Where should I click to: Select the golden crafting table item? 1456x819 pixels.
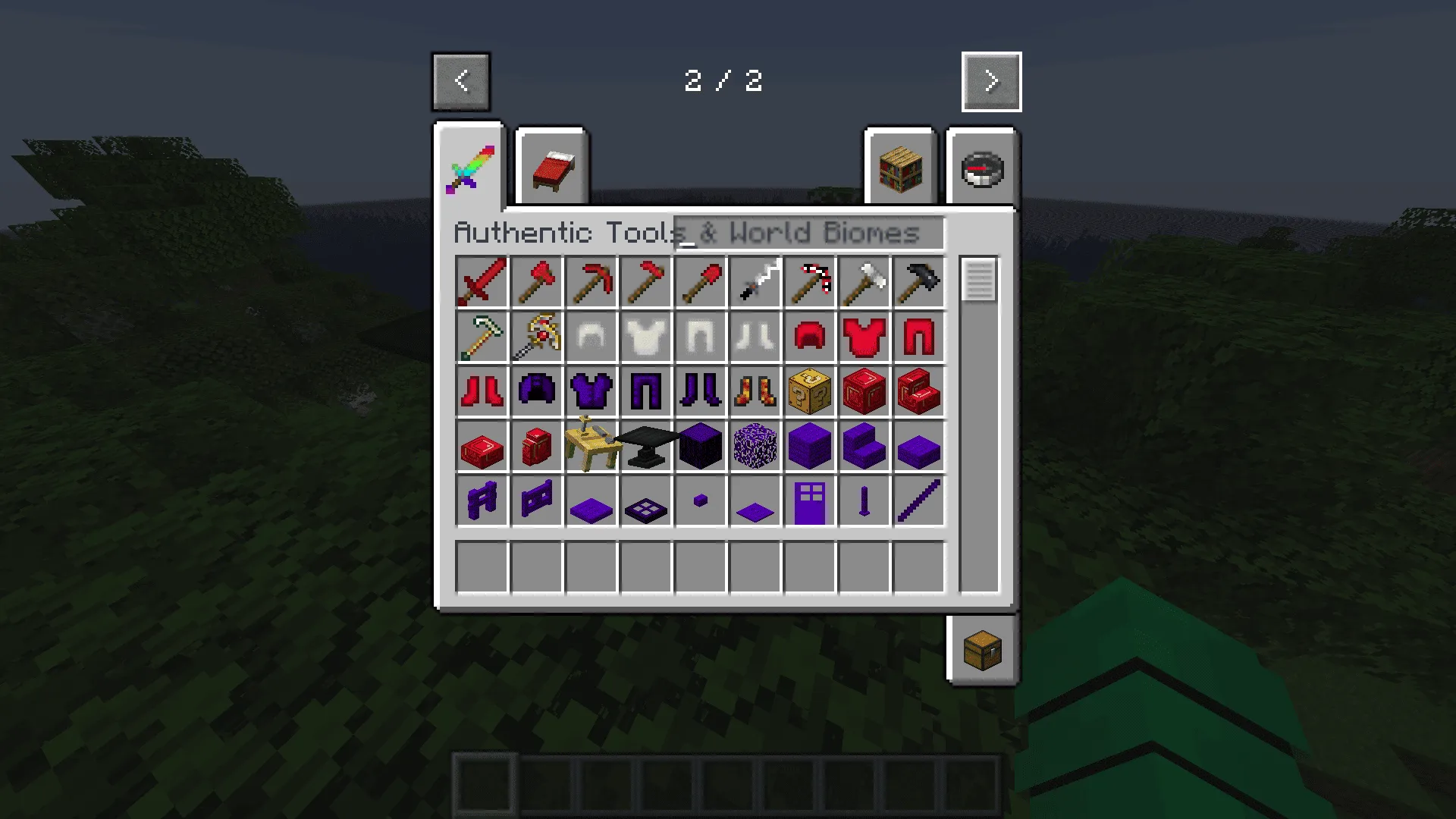[591, 446]
